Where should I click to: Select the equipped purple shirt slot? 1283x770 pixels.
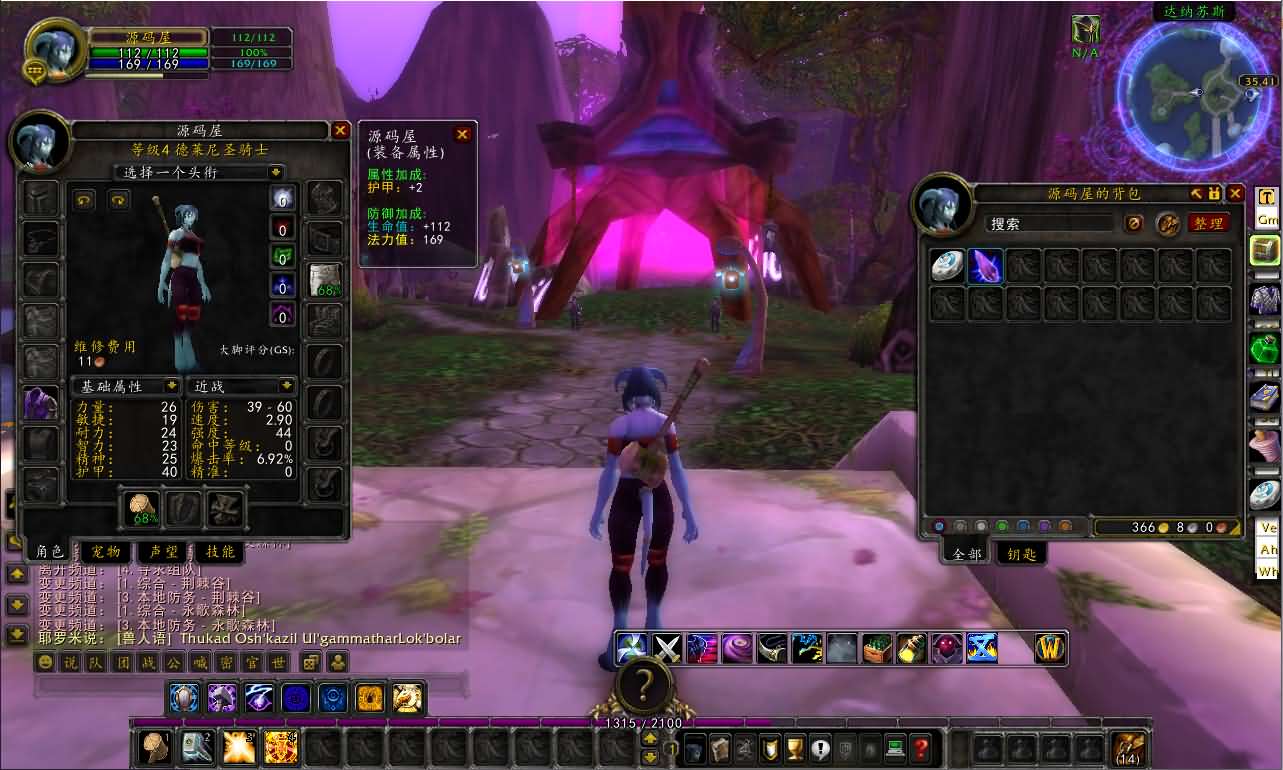41,402
